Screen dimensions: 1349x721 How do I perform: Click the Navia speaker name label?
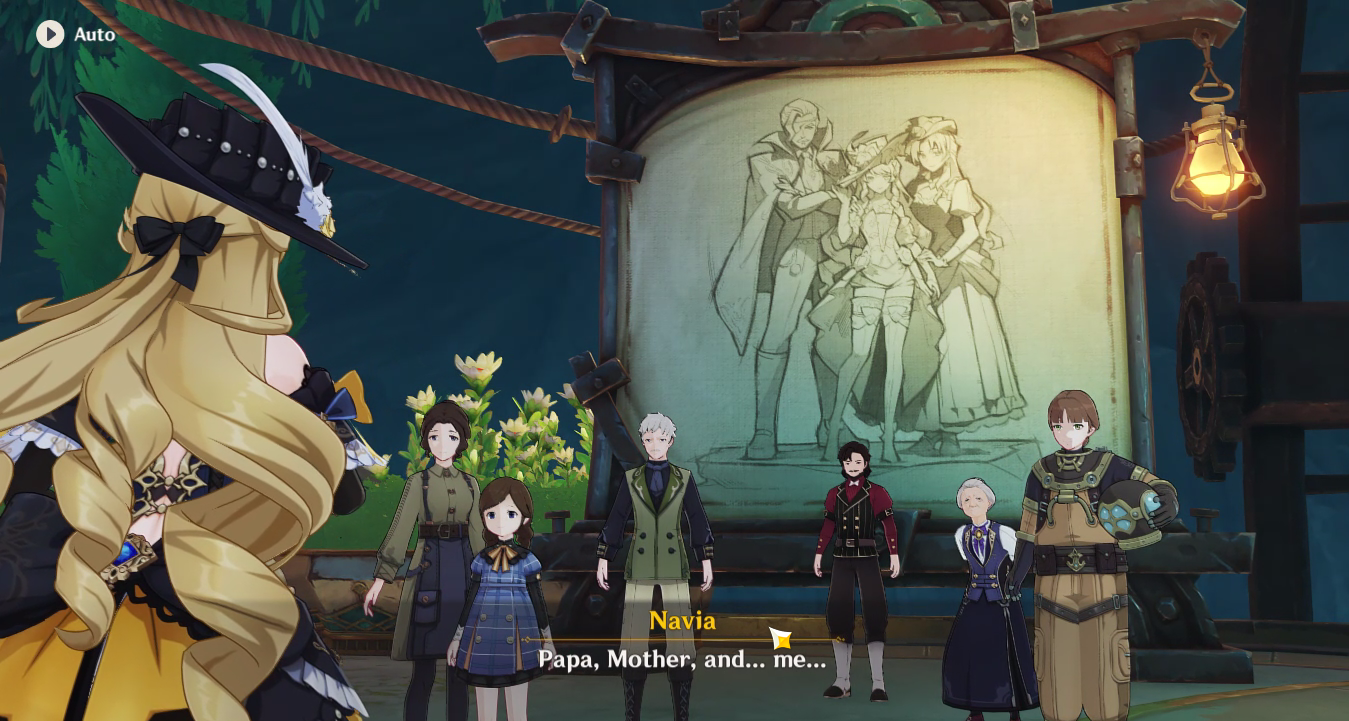pos(683,621)
